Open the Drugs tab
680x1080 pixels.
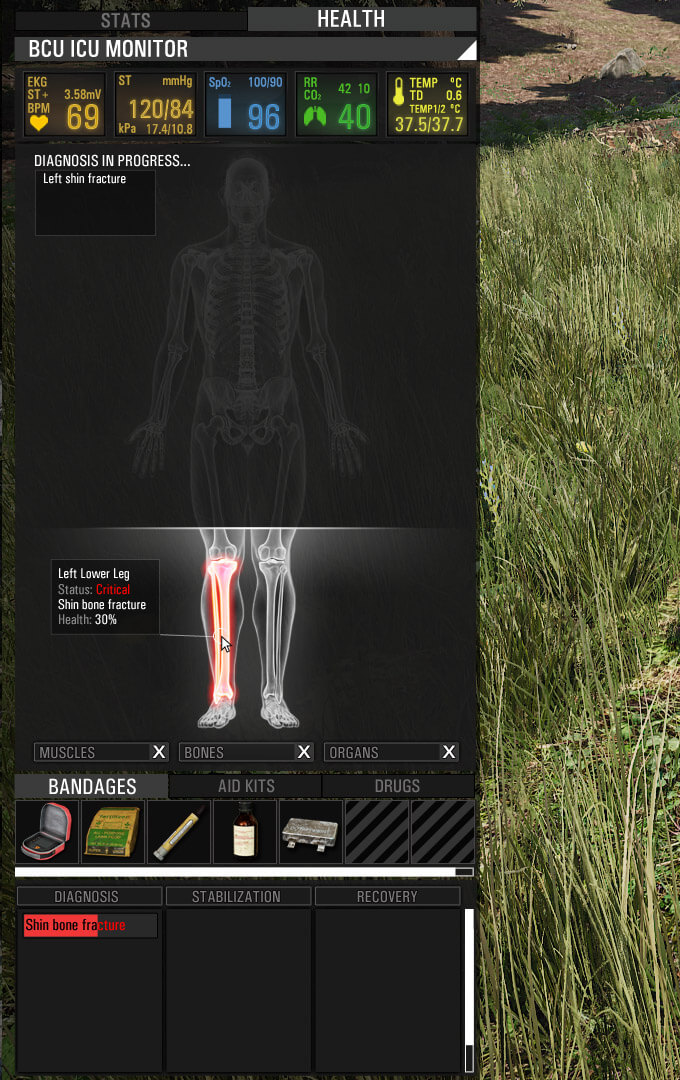pyautogui.click(x=397, y=786)
